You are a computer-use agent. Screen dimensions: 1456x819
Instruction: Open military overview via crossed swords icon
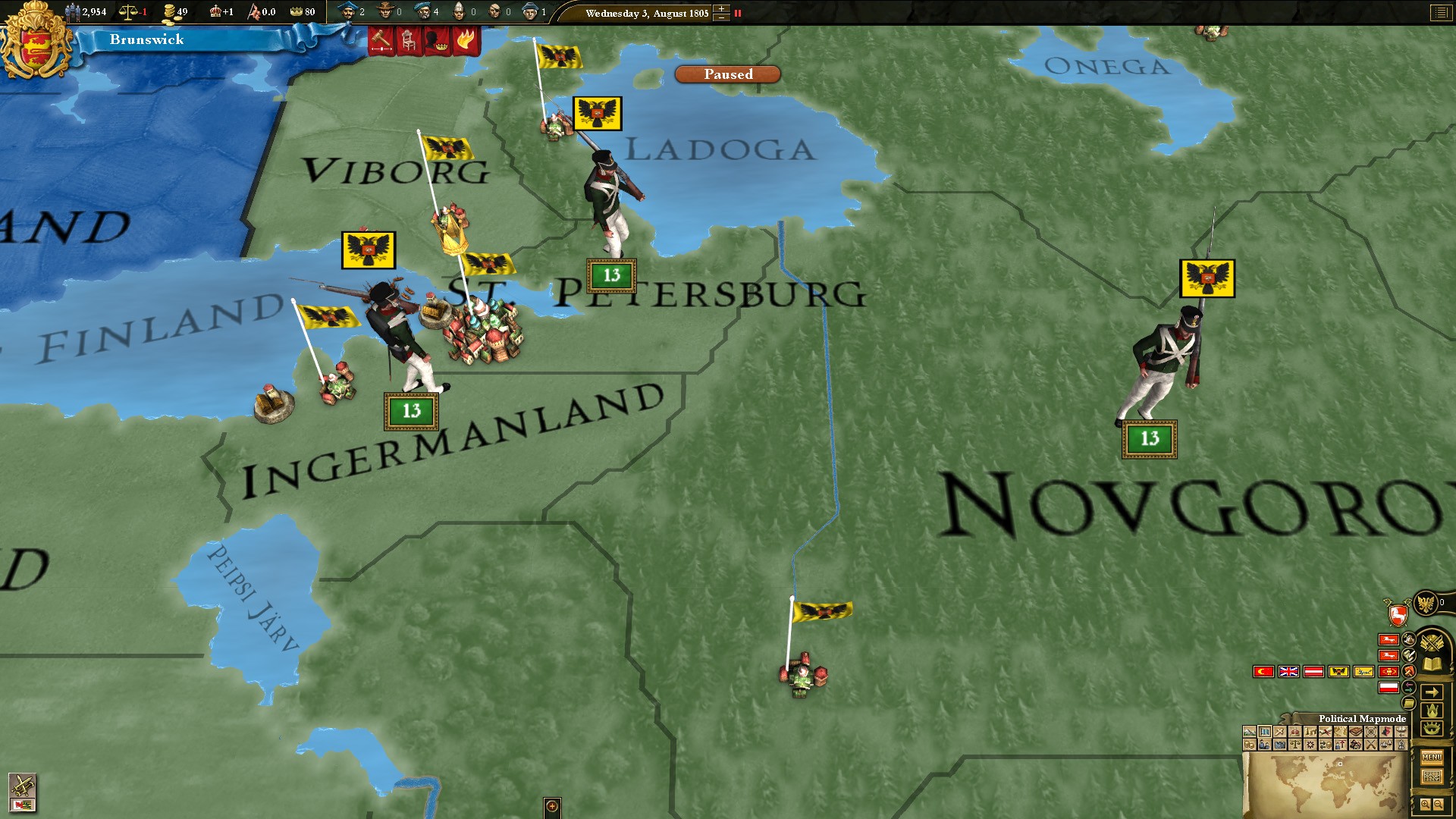tap(1432, 642)
